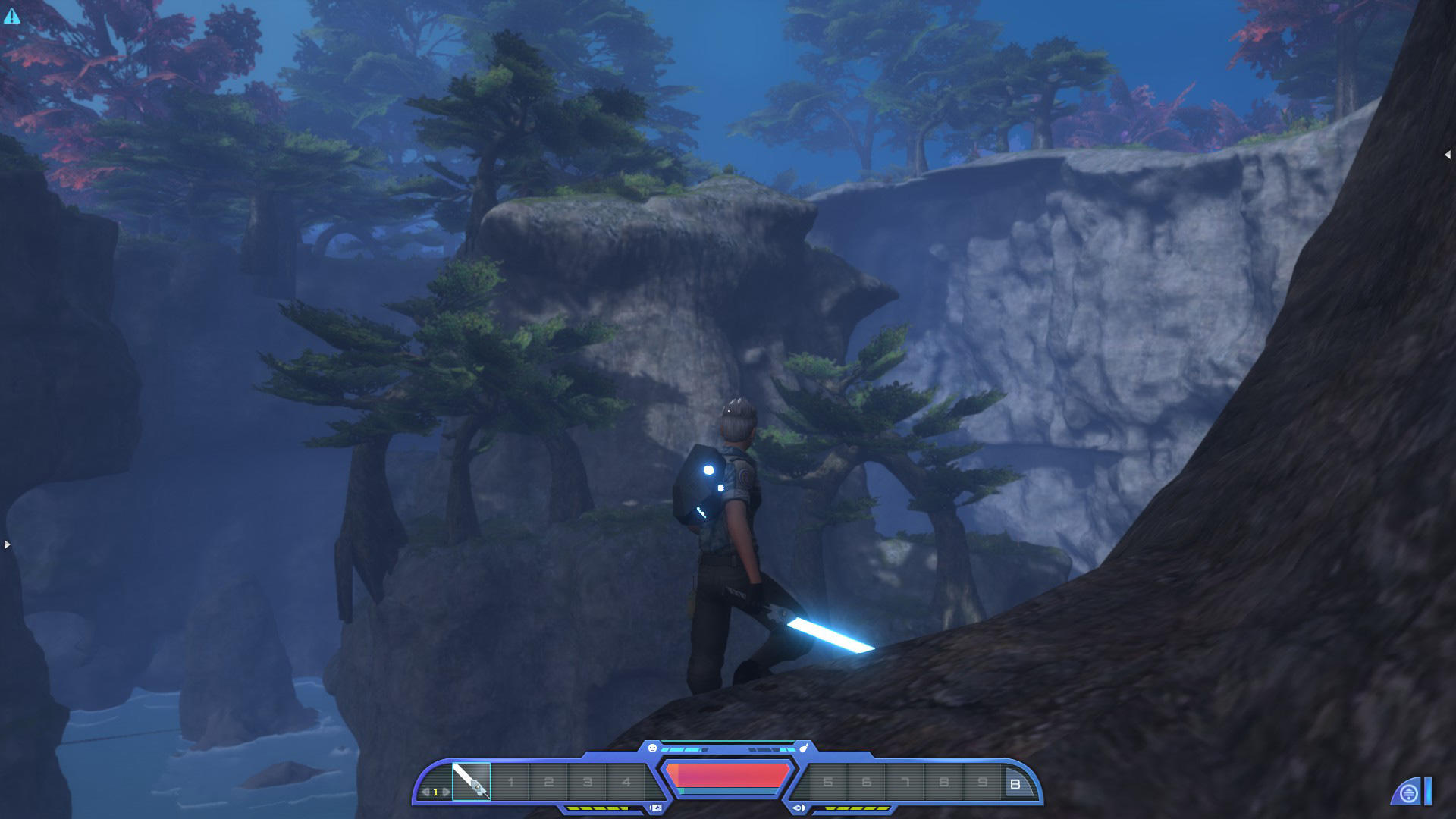Click the glowing blue indicator bar in the bottom-right
Screen dimensions: 1456x819
pos(1428,791)
